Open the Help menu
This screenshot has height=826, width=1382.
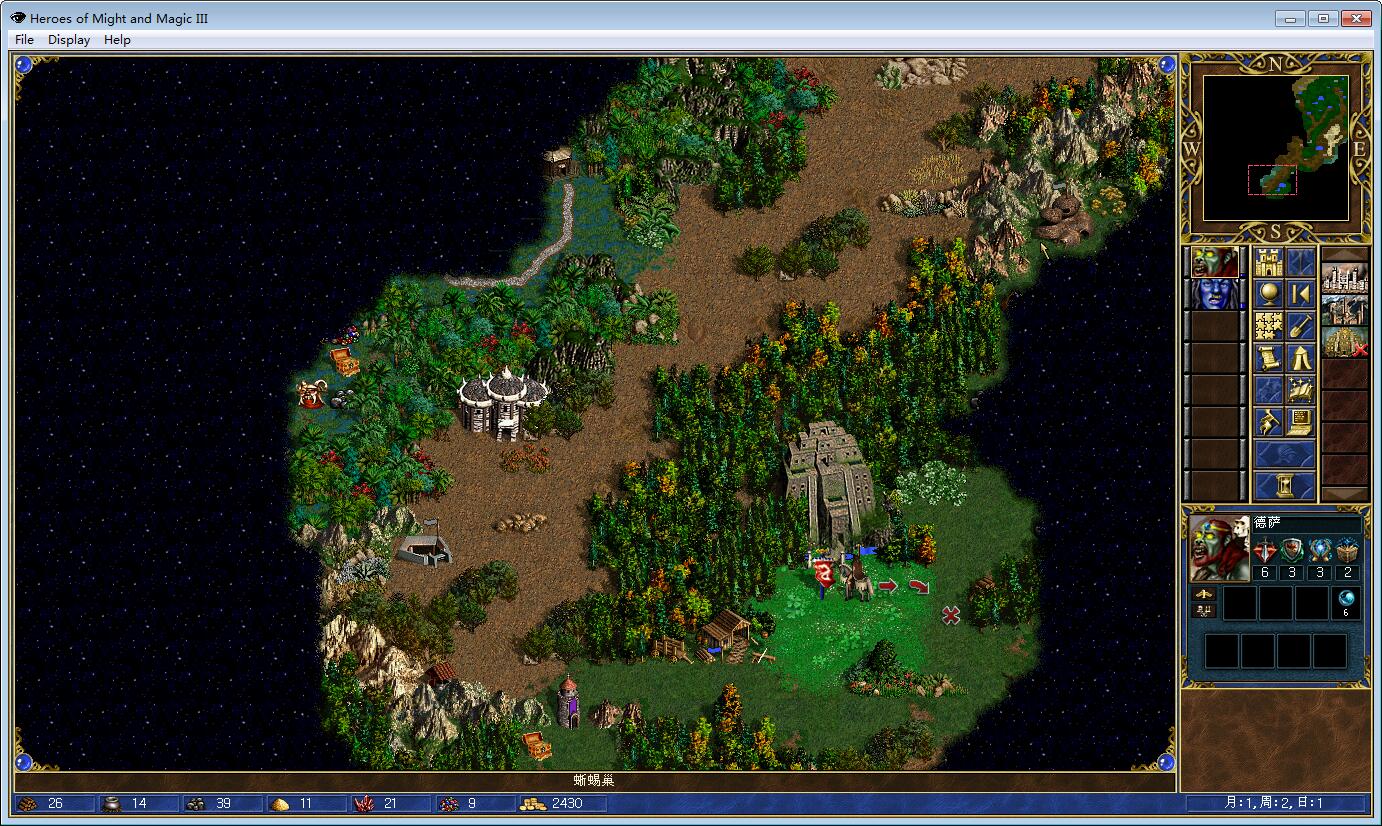(x=117, y=40)
